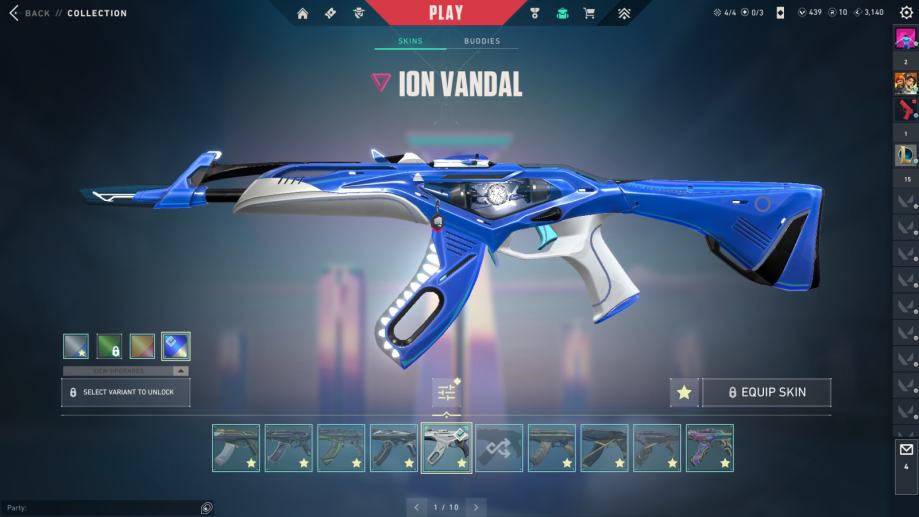Open the skin filter sliders icon
The image size is (919, 517).
click(x=446, y=392)
